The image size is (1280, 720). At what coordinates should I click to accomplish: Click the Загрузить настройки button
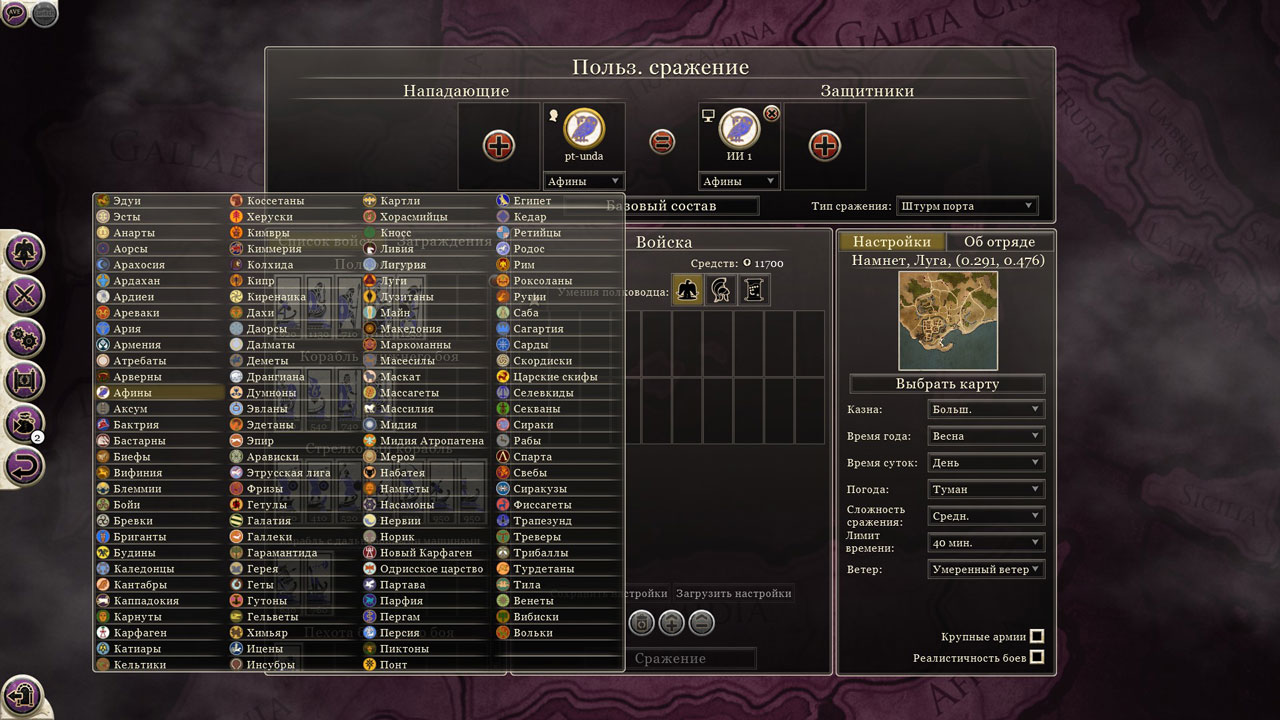tap(735, 594)
